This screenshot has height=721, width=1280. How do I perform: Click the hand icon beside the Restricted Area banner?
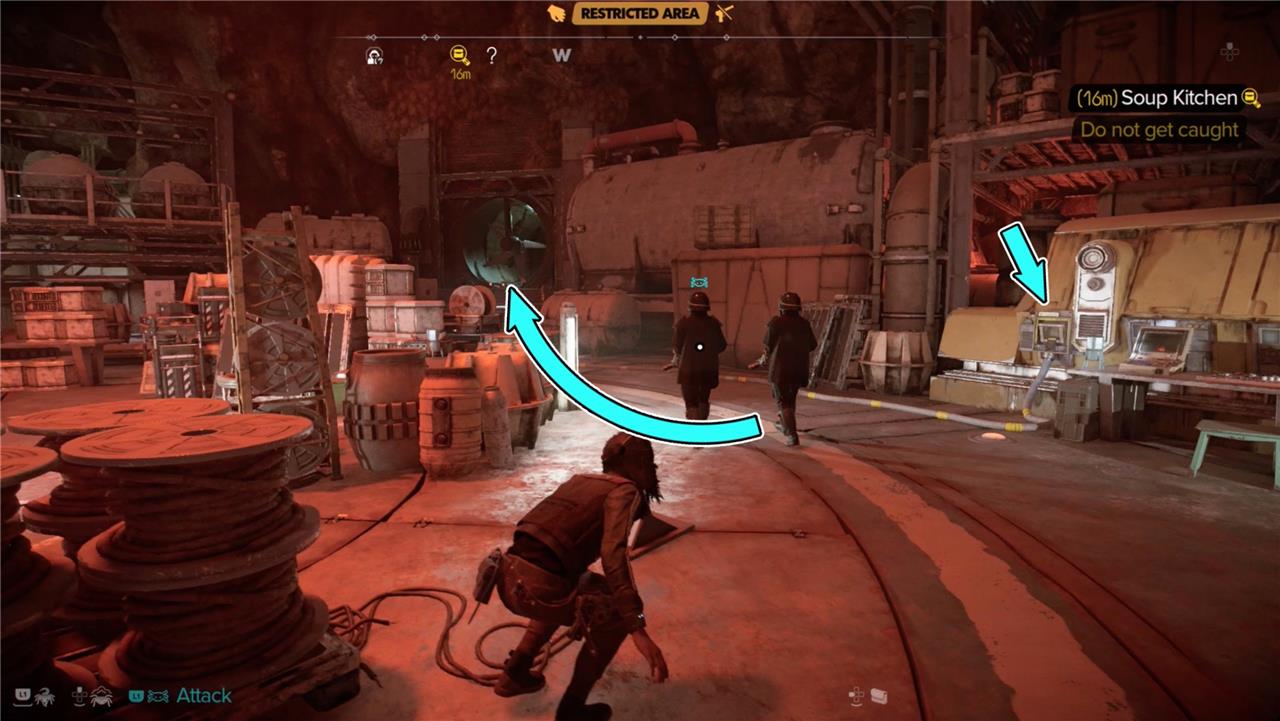[557, 13]
